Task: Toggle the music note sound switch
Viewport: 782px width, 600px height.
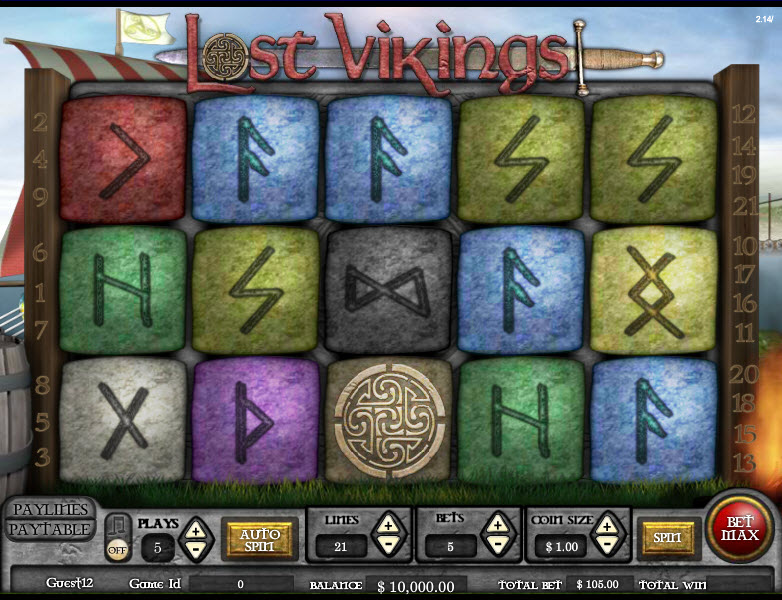Action: pyautogui.click(x=117, y=537)
